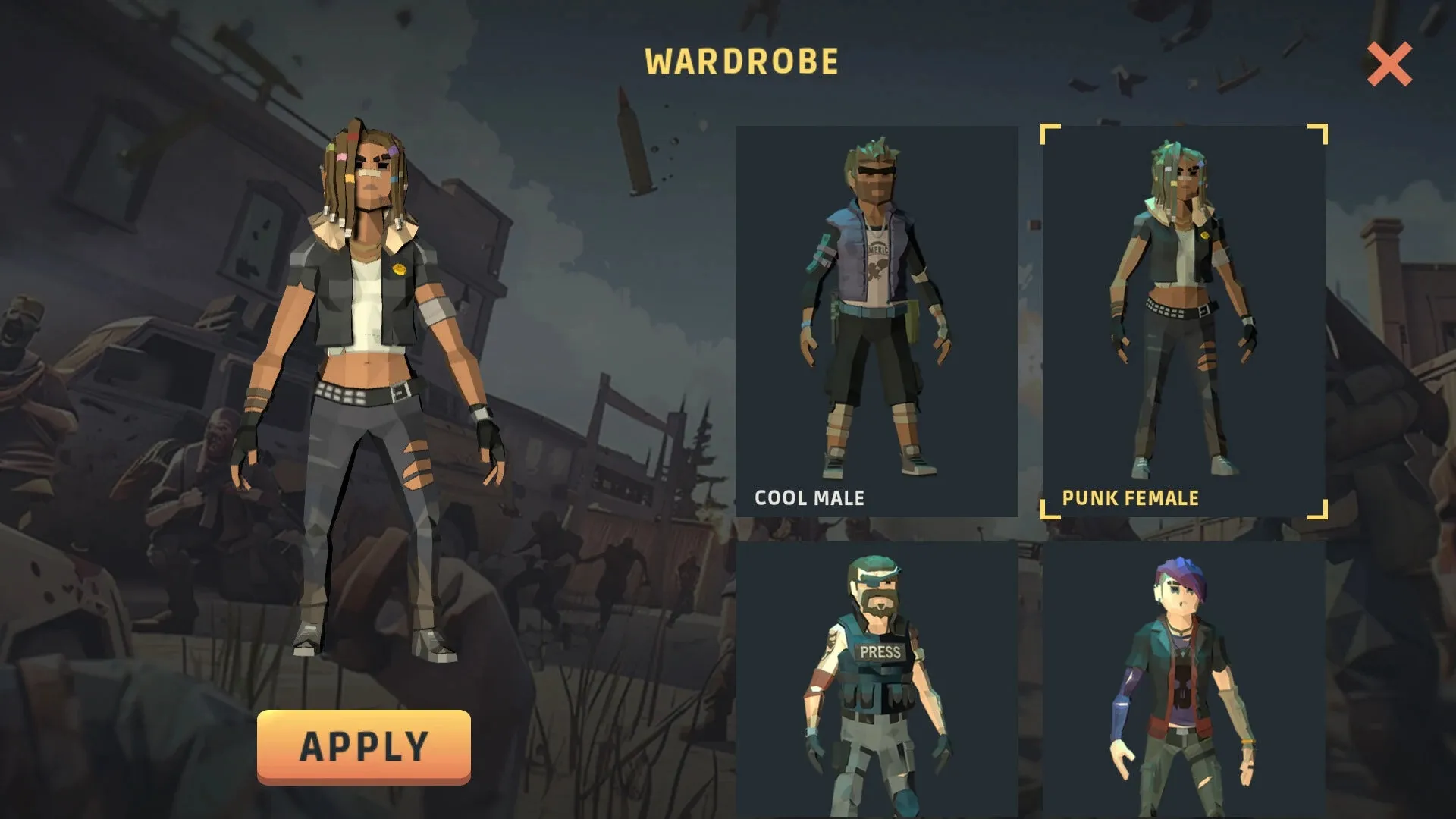Select the purple-haired character skin
The height and width of the screenshot is (819, 1456).
click(x=1184, y=679)
